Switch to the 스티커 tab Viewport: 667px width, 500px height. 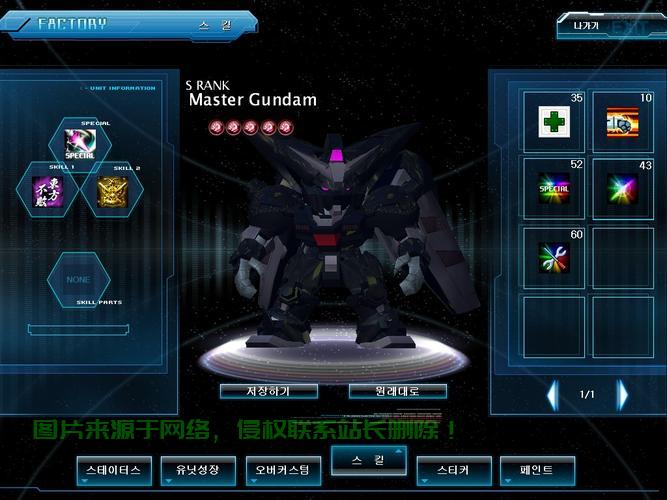click(x=454, y=469)
